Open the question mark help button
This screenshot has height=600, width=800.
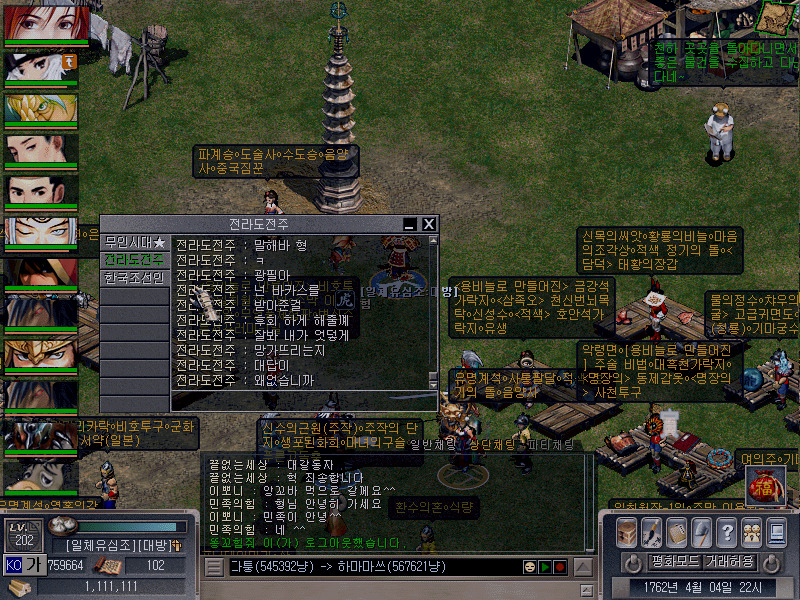click(727, 532)
